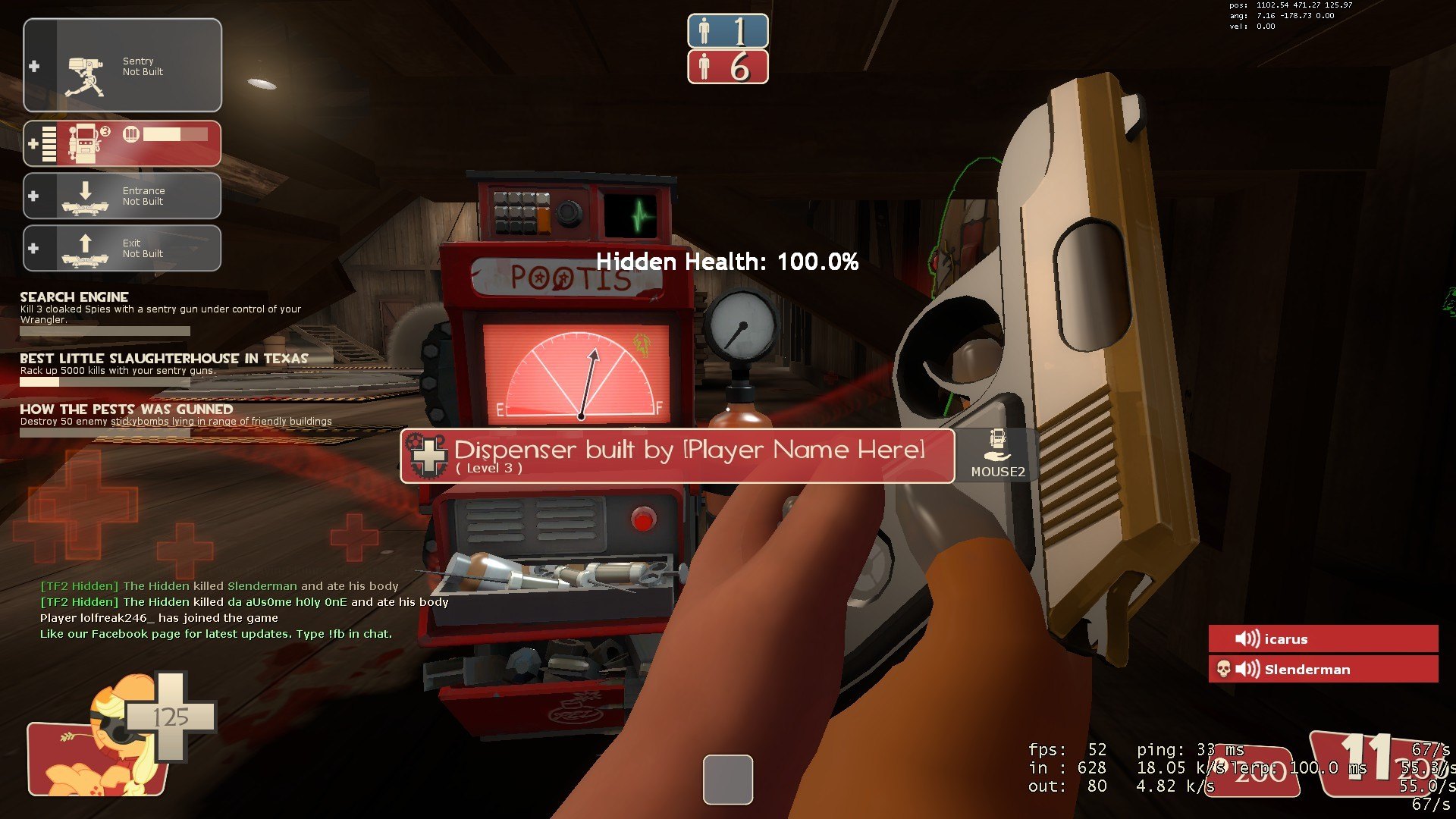Open How the Pests Was Gunned tracker
The width and height of the screenshot is (1456, 819).
coord(175,415)
